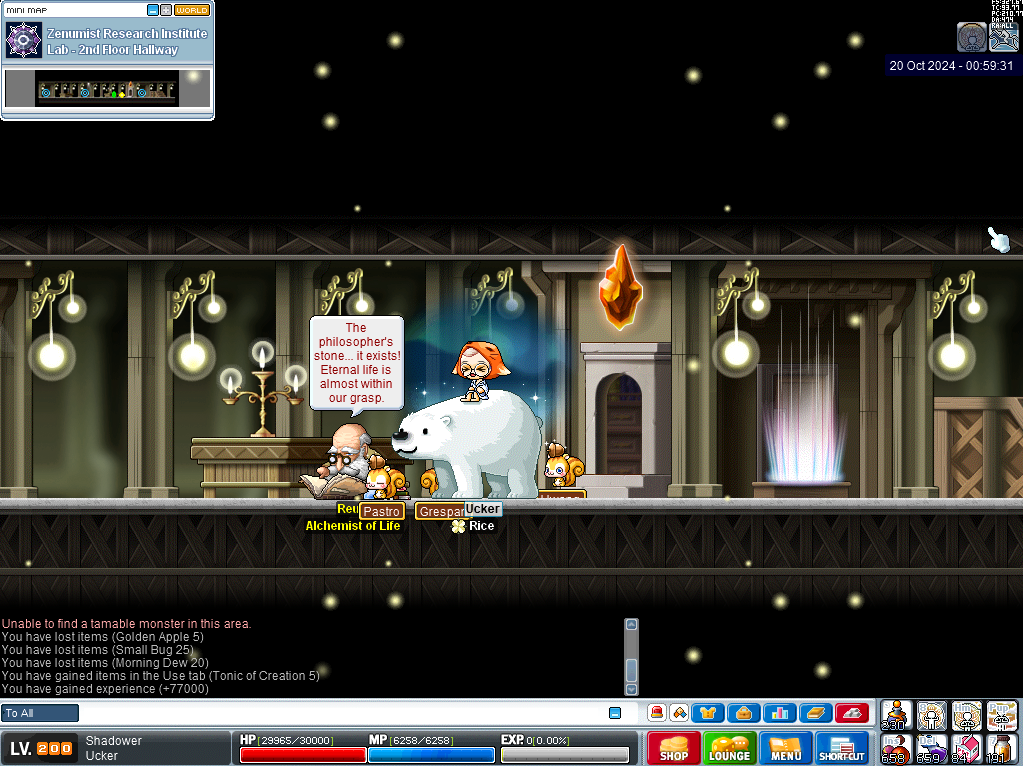Click the red key settings icon

[x=852, y=713]
